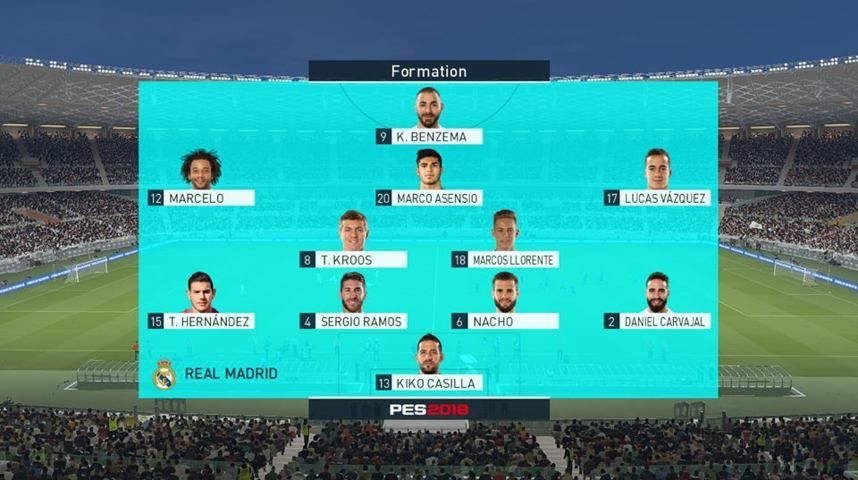The height and width of the screenshot is (480, 858).
Task: Pick Marco Asensio in the formation
Action: pos(429,198)
